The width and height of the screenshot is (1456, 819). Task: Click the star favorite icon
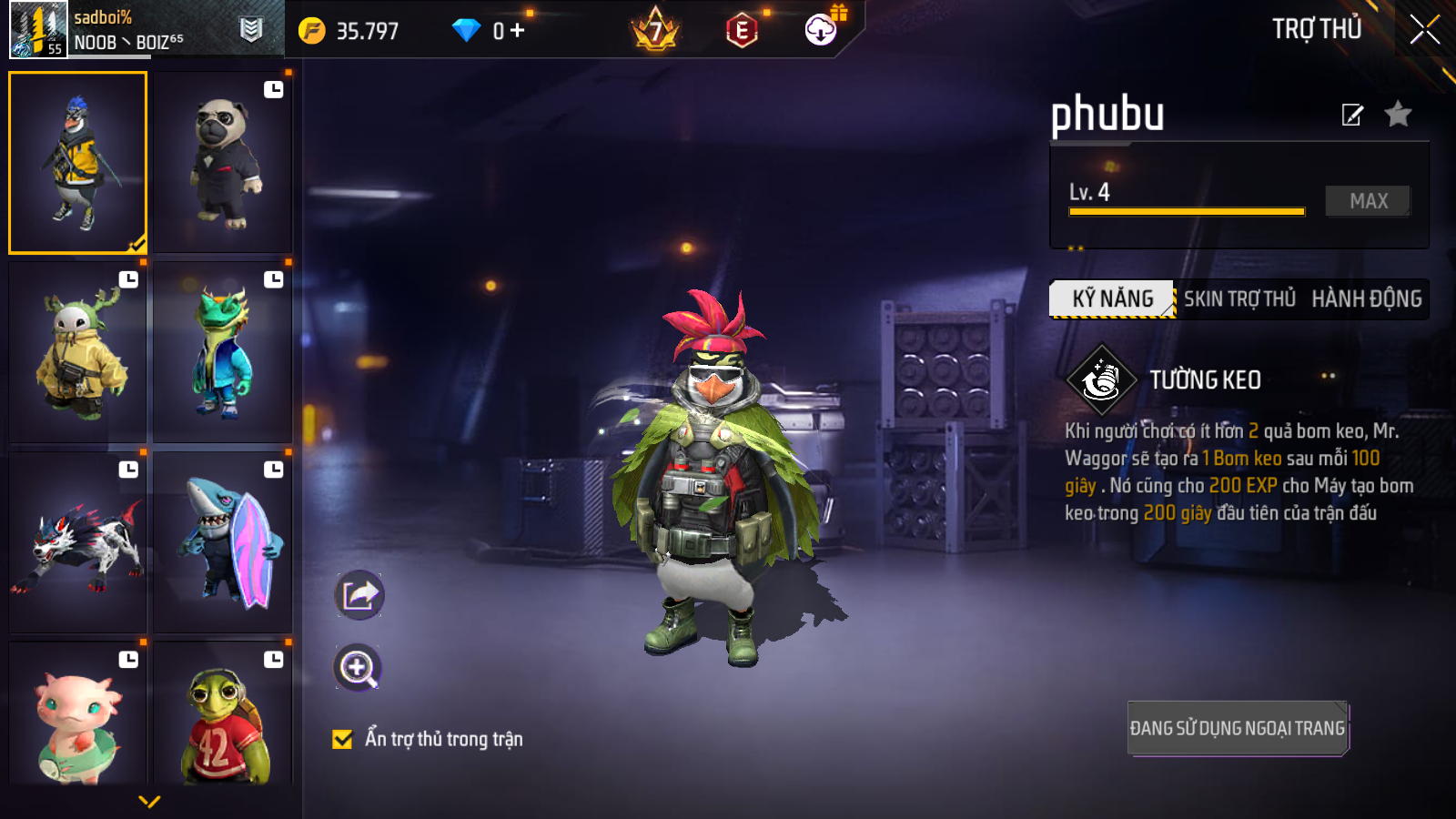tap(1398, 115)
